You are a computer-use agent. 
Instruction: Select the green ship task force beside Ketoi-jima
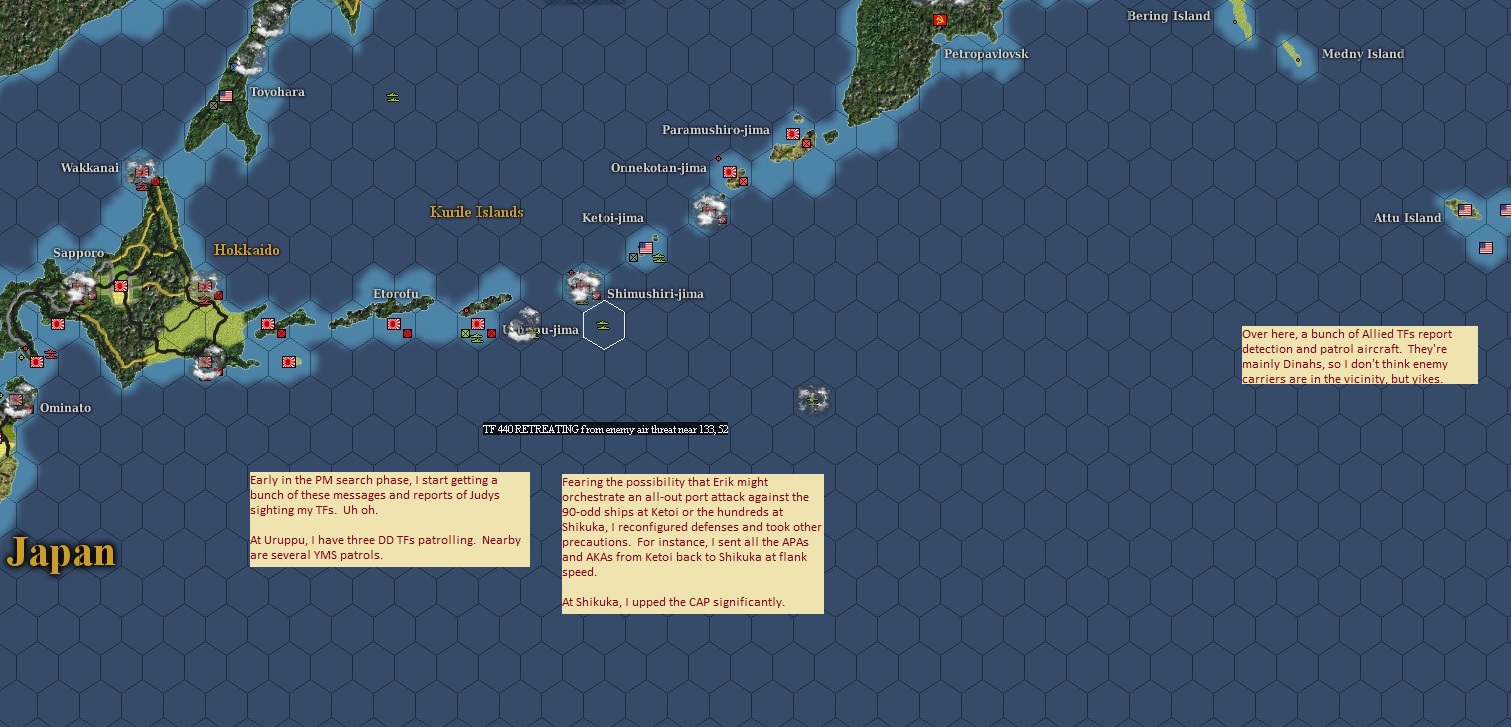point(658,257)
